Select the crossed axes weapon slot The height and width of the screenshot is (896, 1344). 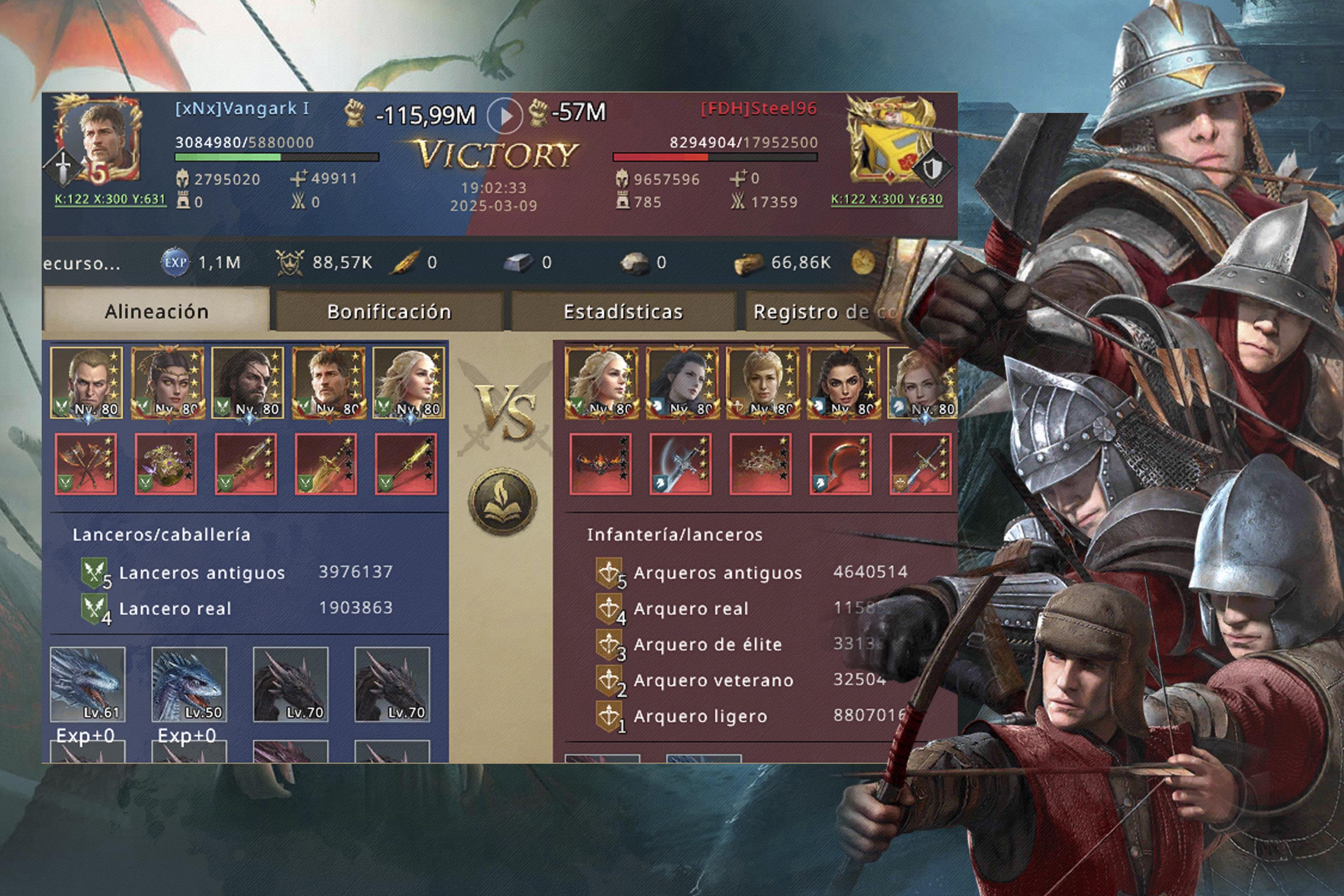point(86,463)
